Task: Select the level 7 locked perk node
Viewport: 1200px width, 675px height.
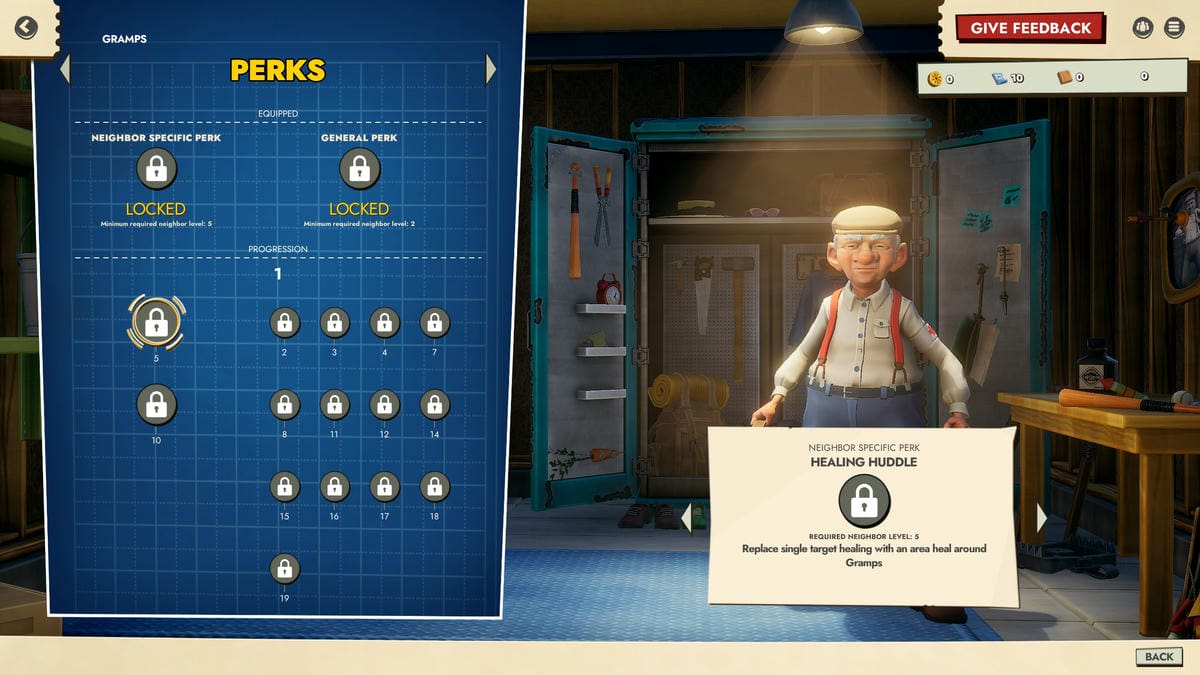Action: pyautogui.click(x=434, y=323)
